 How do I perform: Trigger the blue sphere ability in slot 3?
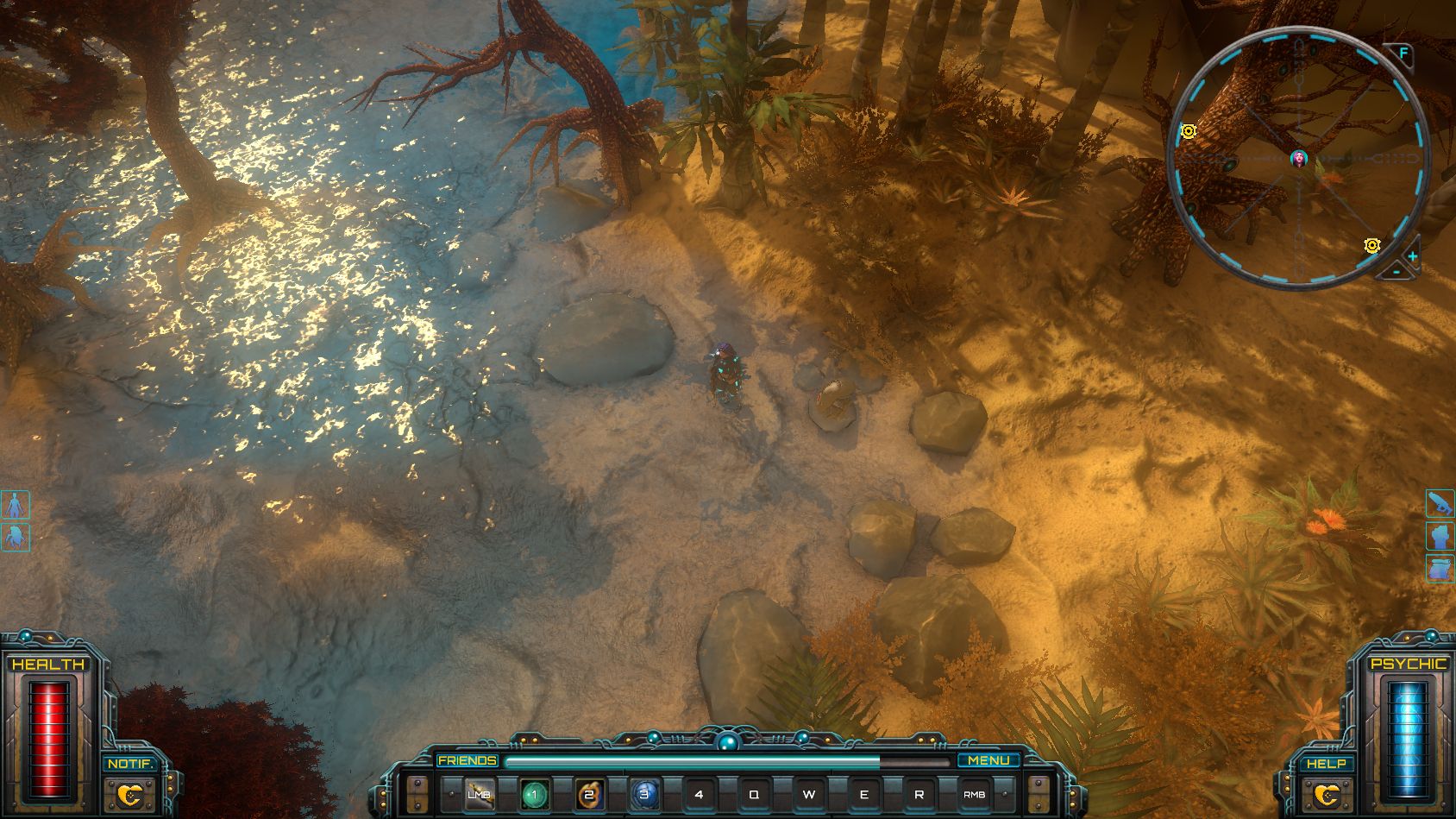(x=644, y=794)
